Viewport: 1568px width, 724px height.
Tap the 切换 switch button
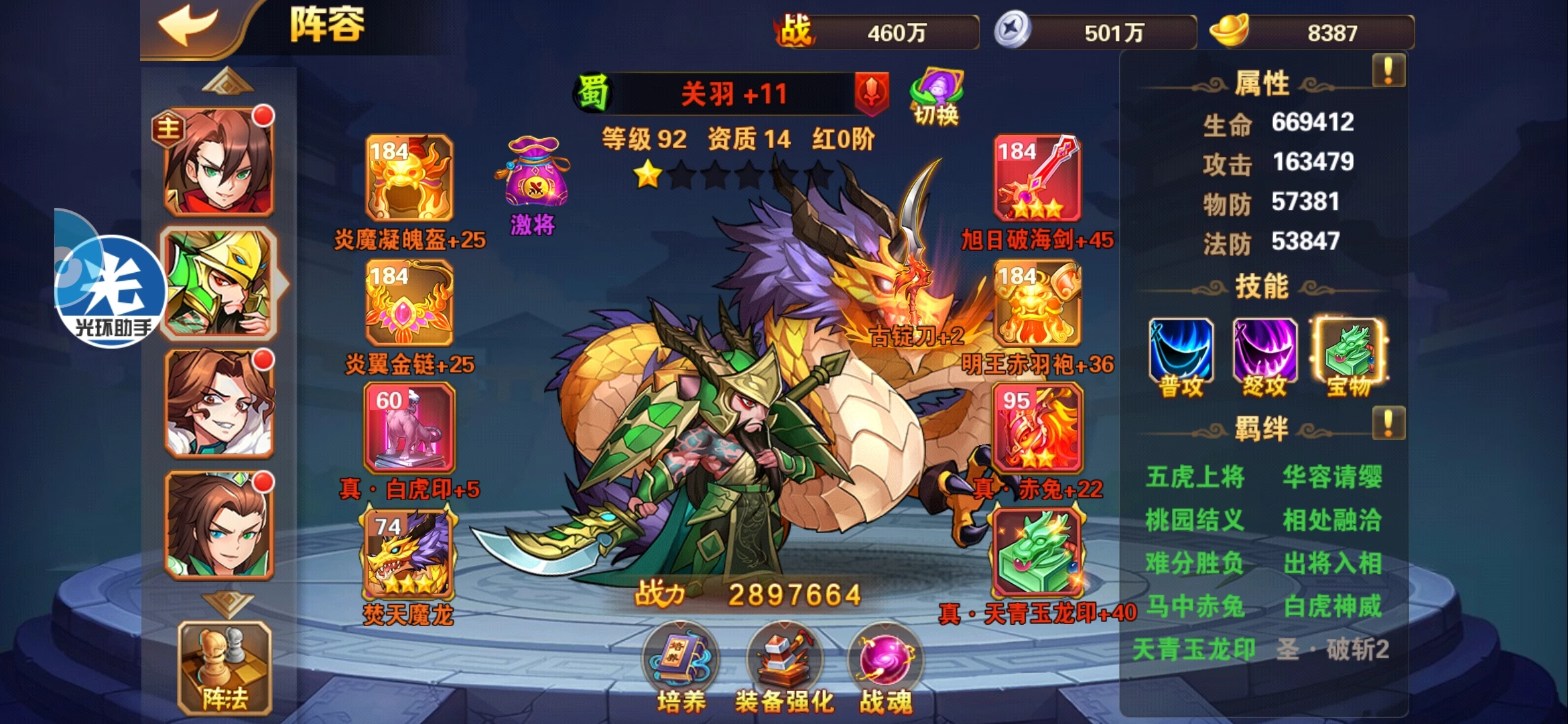[936, 97]
